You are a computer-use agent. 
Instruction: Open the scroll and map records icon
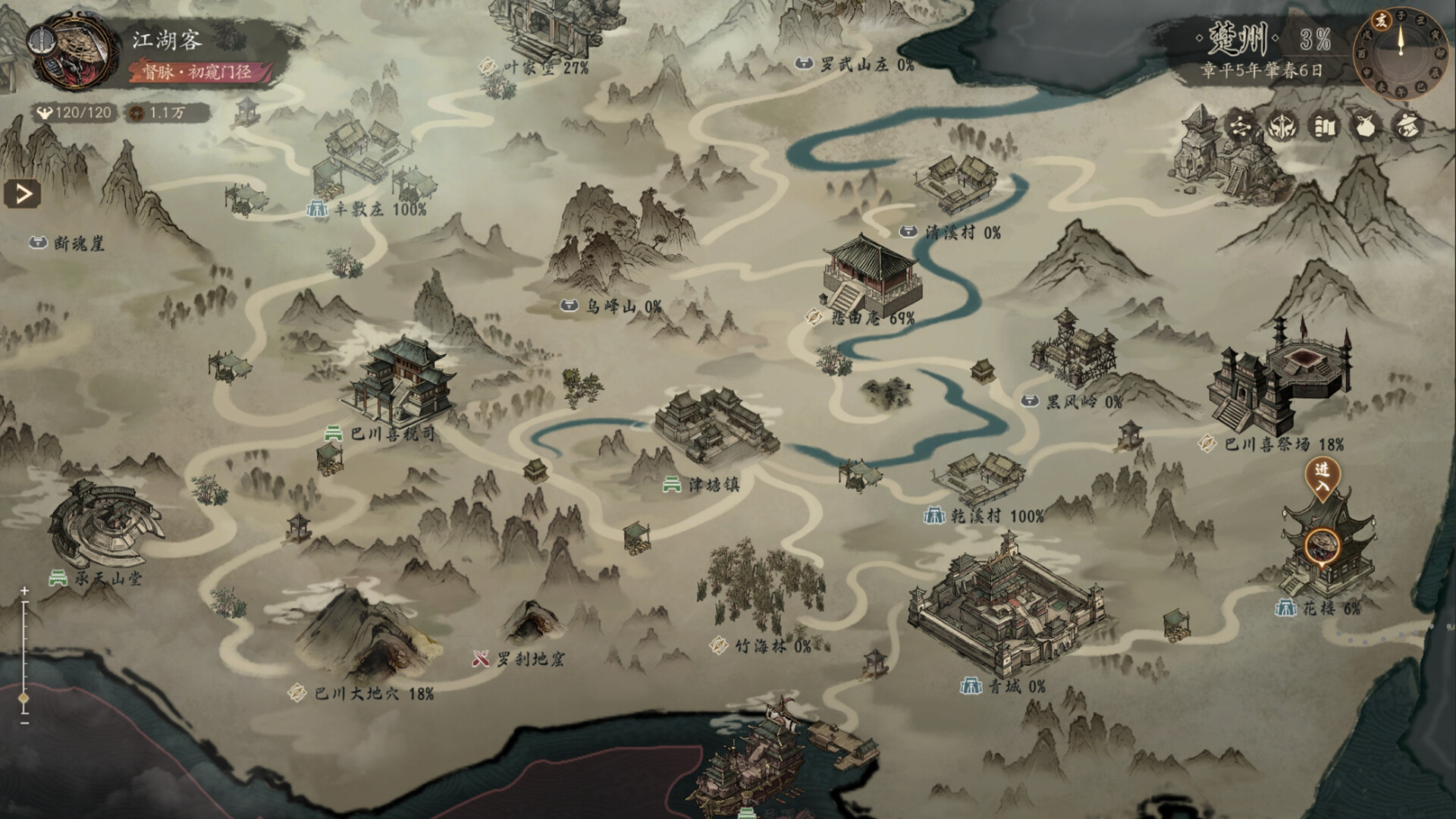[x=1323, y=127]
